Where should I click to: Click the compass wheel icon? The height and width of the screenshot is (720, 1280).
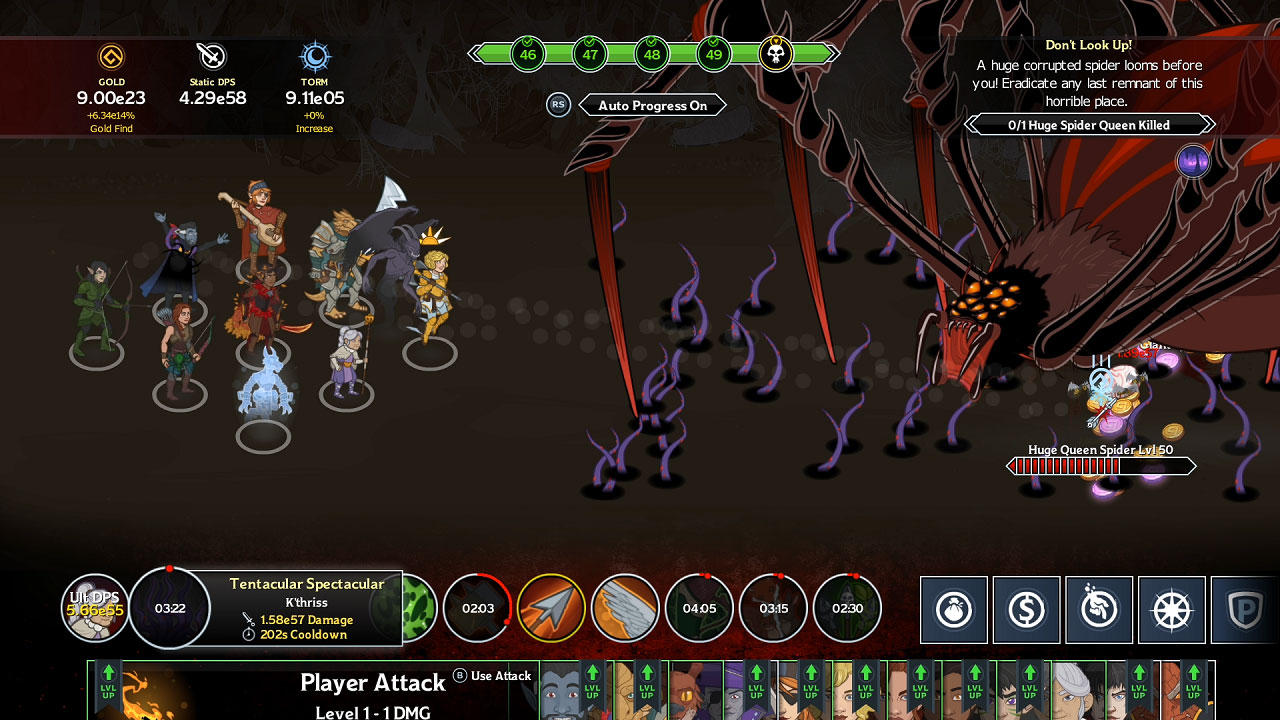pyautogui.click(x=1170, y=609)
